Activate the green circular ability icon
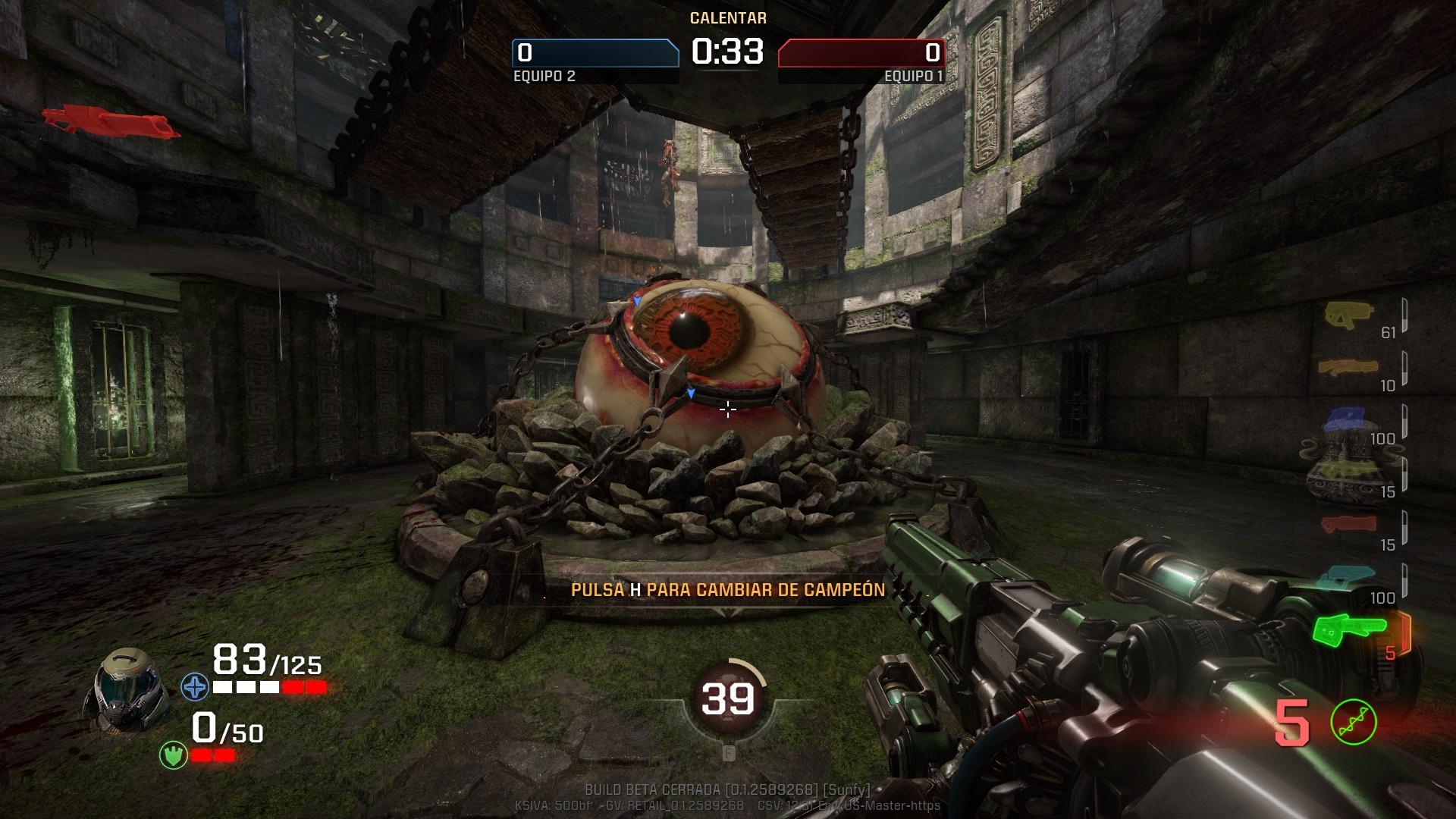This screenshot has width=1456, height=819. [x=1354, y=722]
